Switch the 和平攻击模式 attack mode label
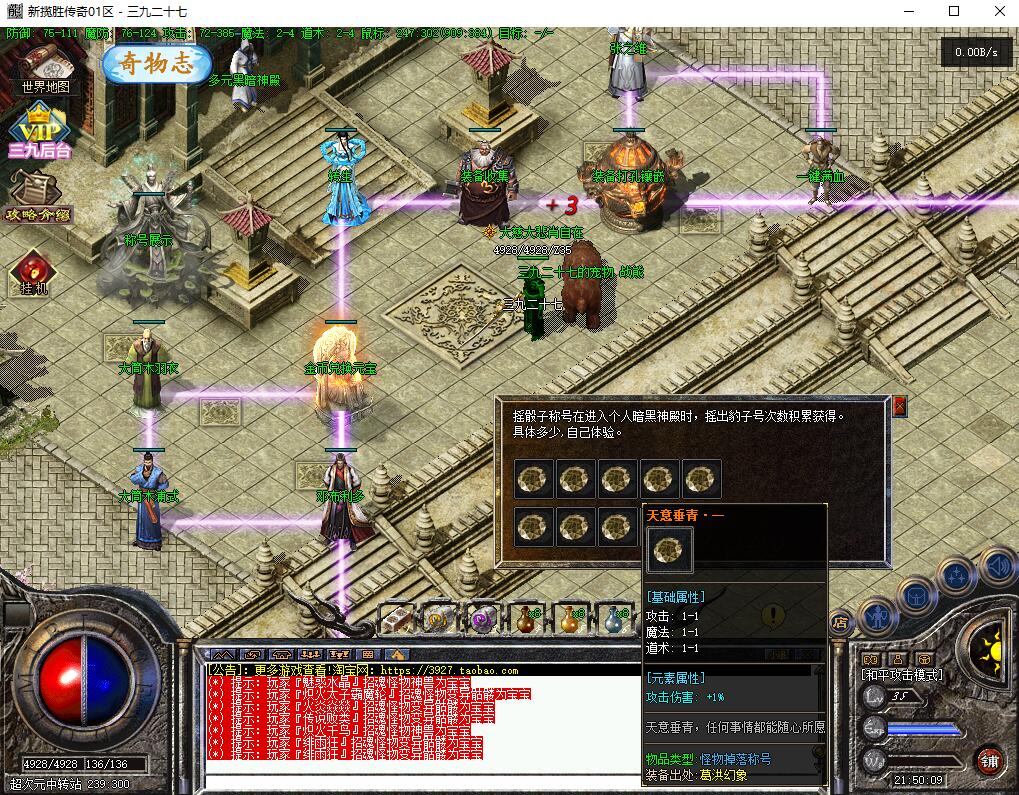This screenshot has width=1019, height=795. coord(902,675)
